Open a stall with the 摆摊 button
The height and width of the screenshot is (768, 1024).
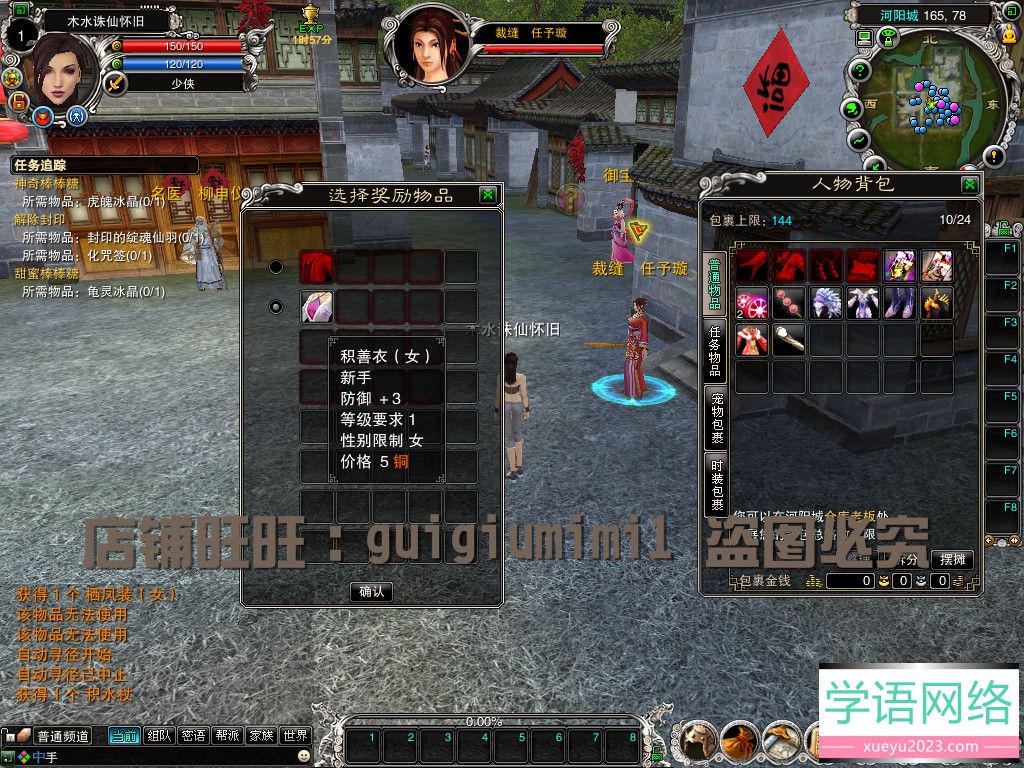point(951,559)
